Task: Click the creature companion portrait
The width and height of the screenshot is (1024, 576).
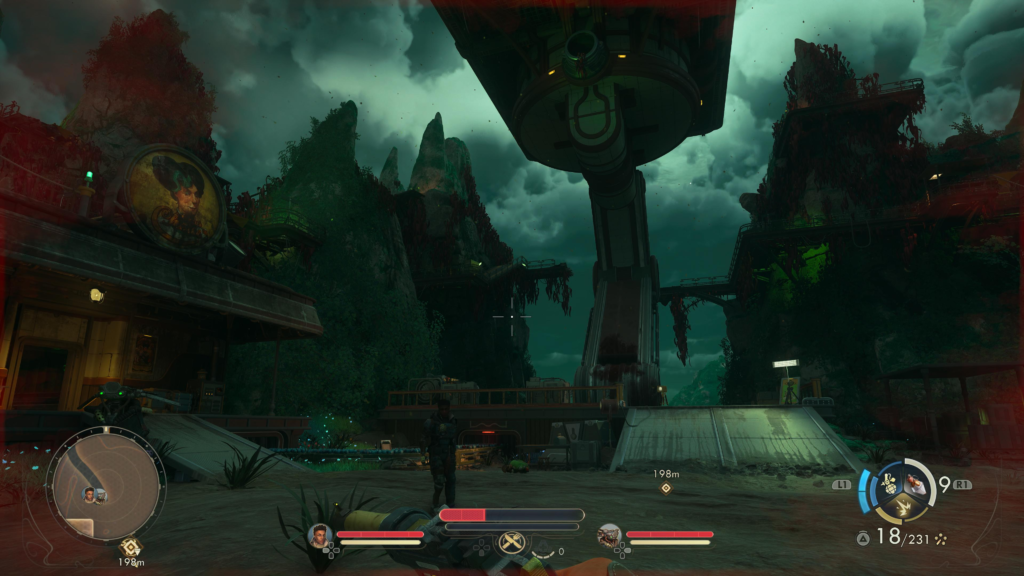Action: tap(609, 535)
